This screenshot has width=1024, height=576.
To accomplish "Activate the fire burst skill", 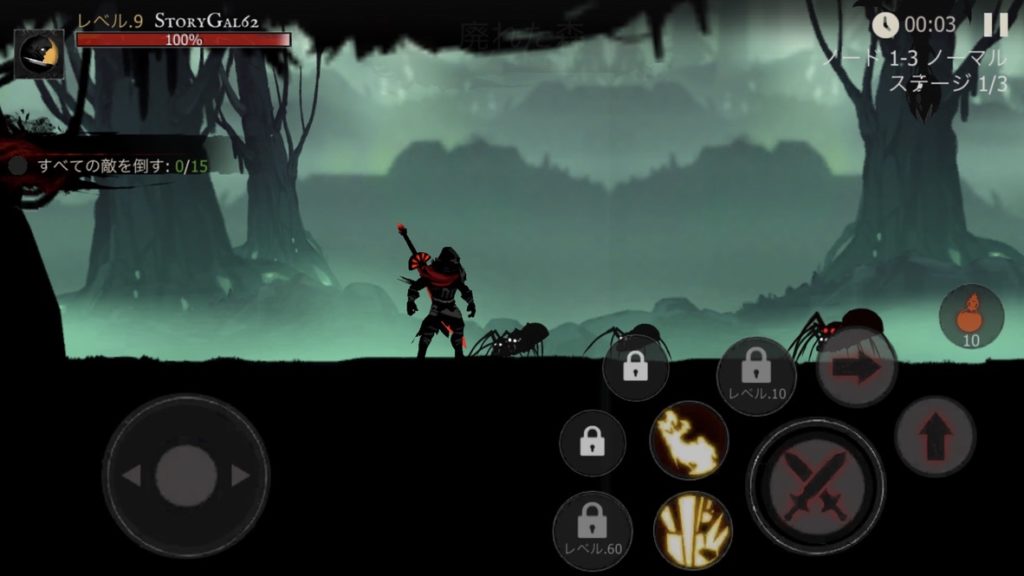I will point(688,441).
